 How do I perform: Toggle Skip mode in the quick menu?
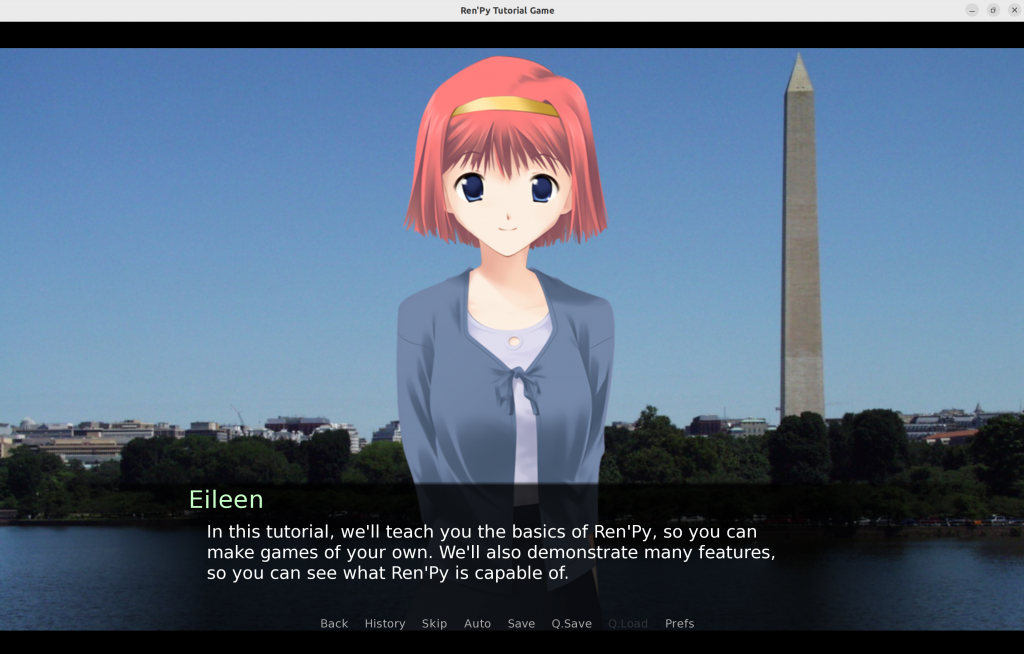pyautogui.click(x=434, y=623)
